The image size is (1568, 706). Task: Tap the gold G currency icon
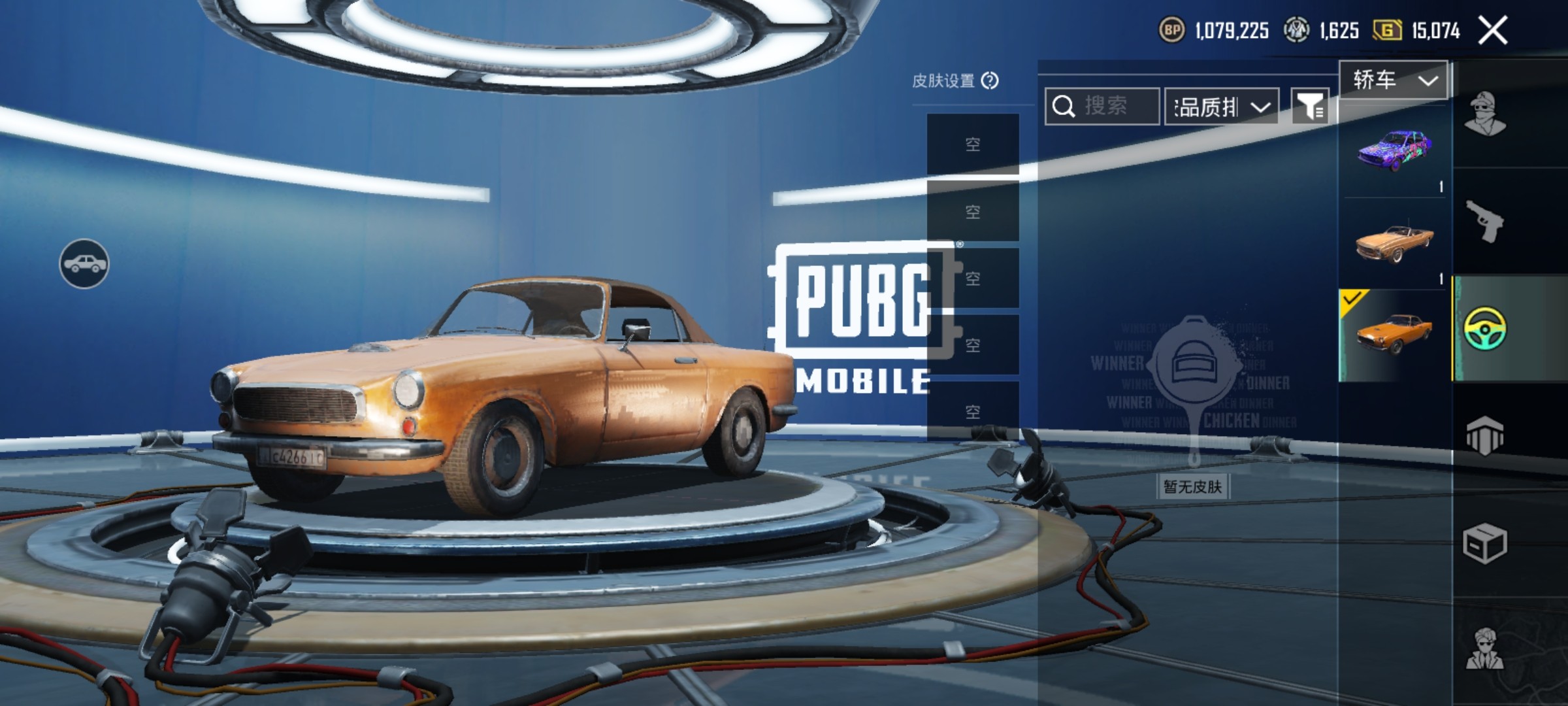click(1386, 30)
